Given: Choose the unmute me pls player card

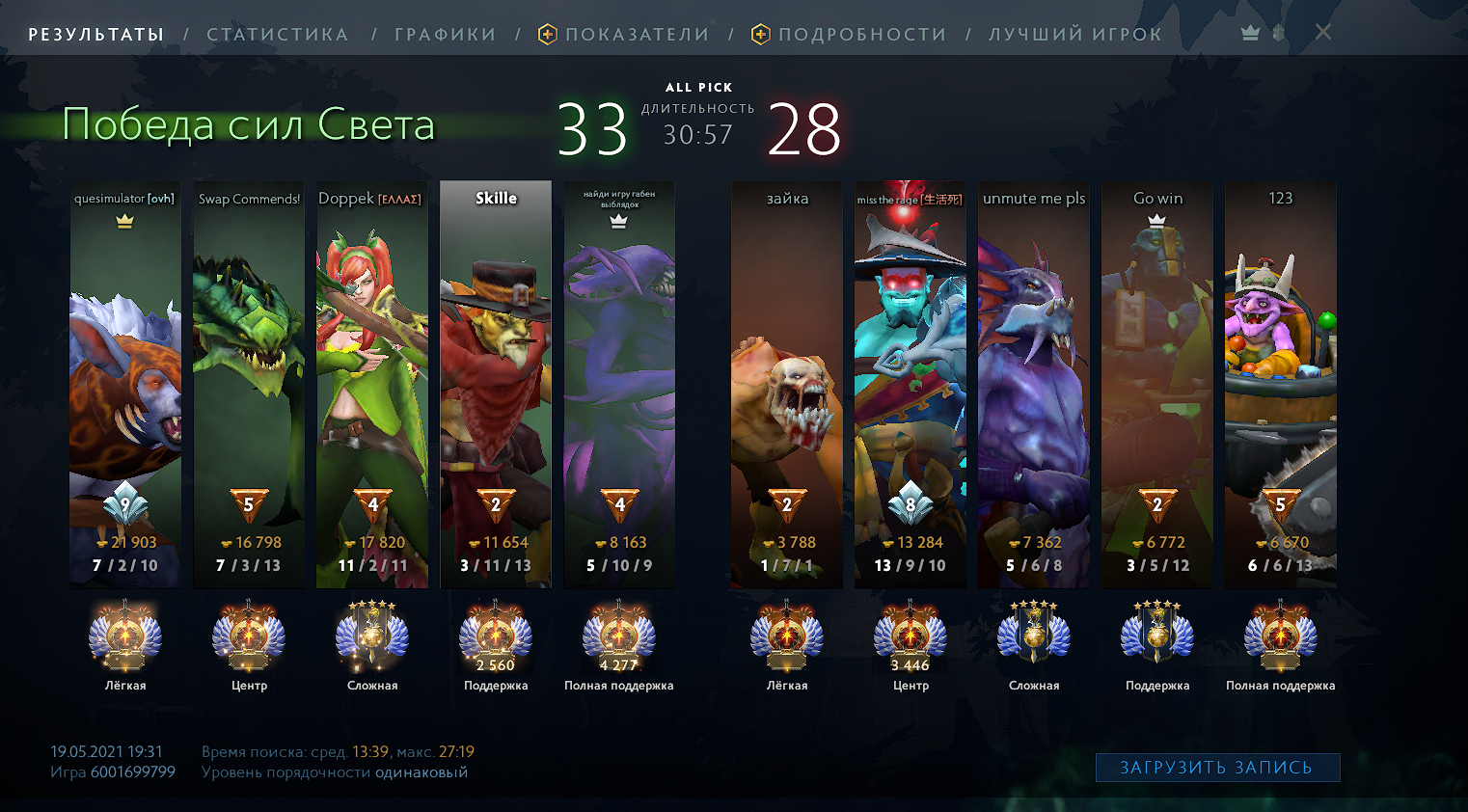Looking at the screenshot, I should point(1034,384).
